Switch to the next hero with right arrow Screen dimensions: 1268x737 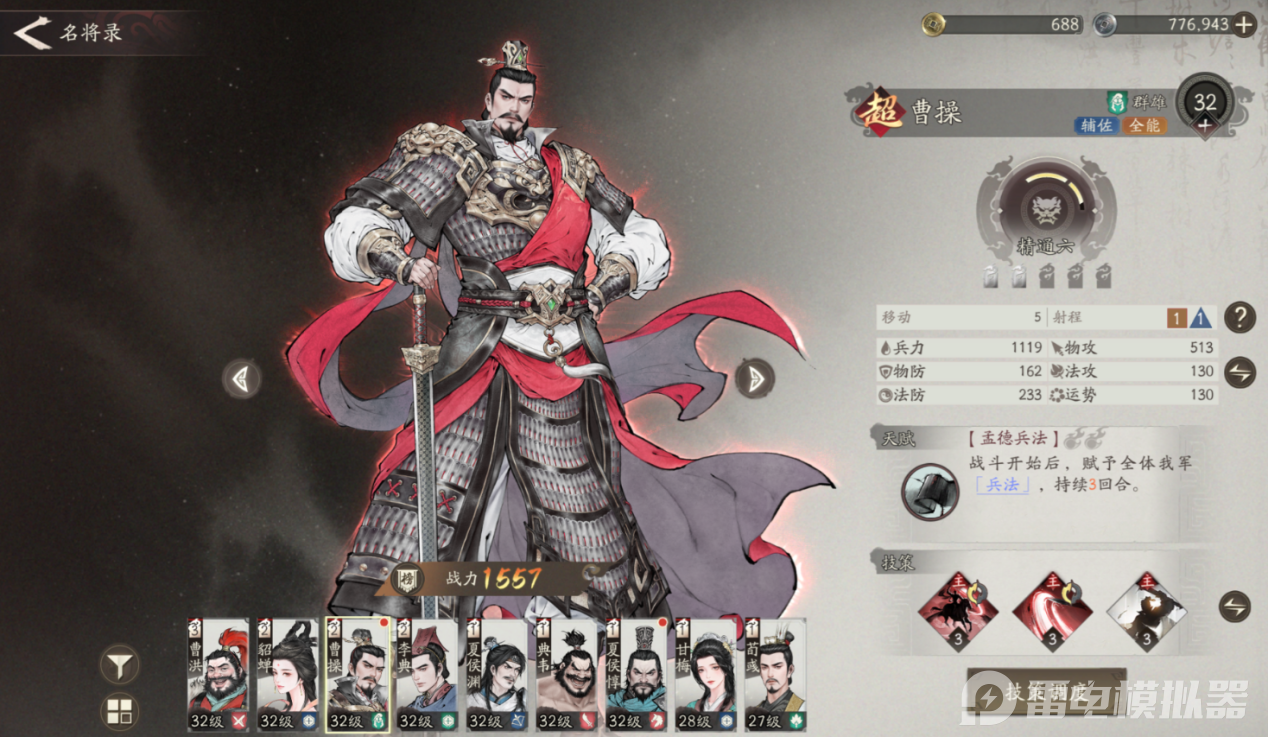(x=755, y=378)
